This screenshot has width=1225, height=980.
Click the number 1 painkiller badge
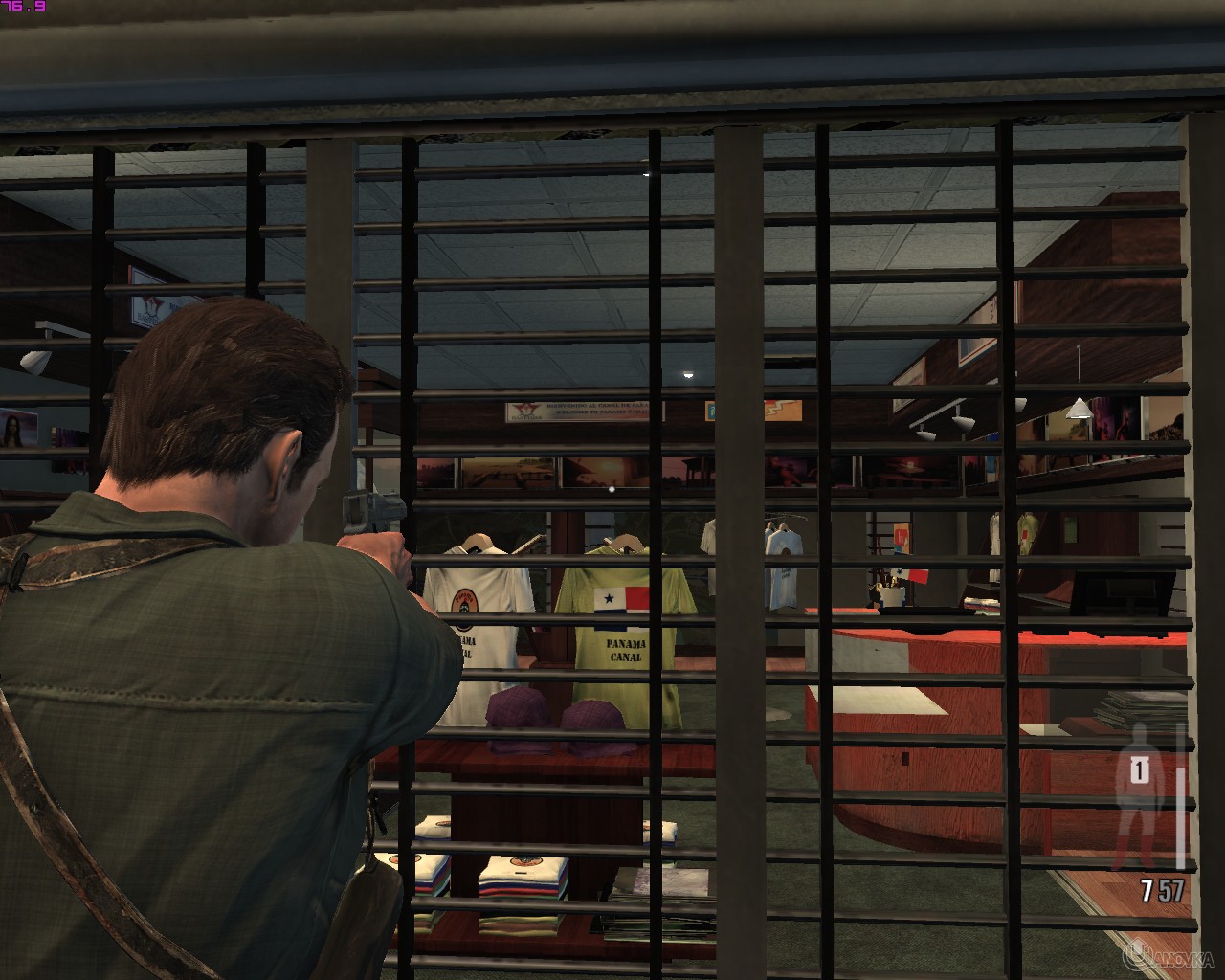(x=1142, y=768)
